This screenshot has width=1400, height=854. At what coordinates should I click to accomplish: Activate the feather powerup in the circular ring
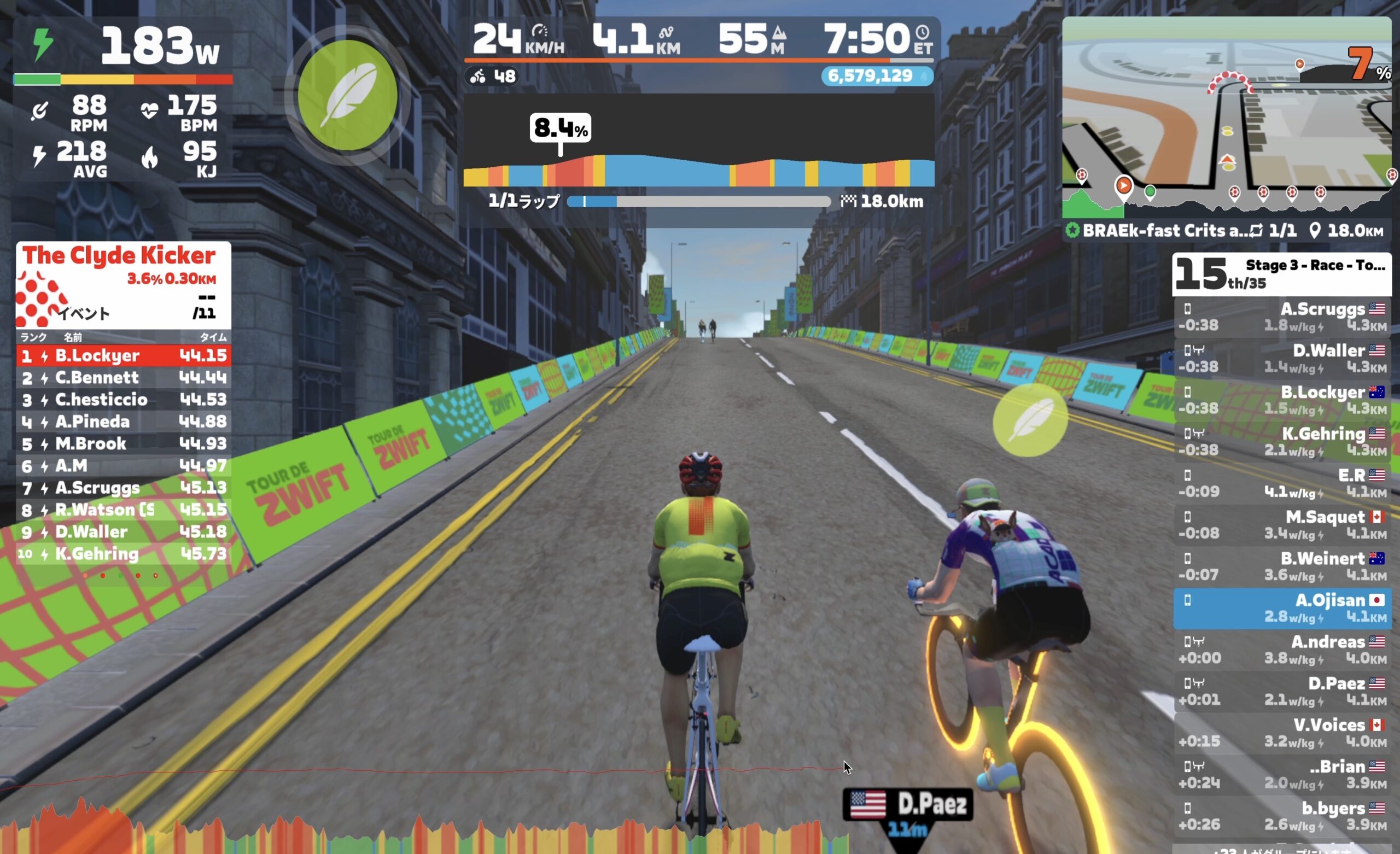coord(347,95)
